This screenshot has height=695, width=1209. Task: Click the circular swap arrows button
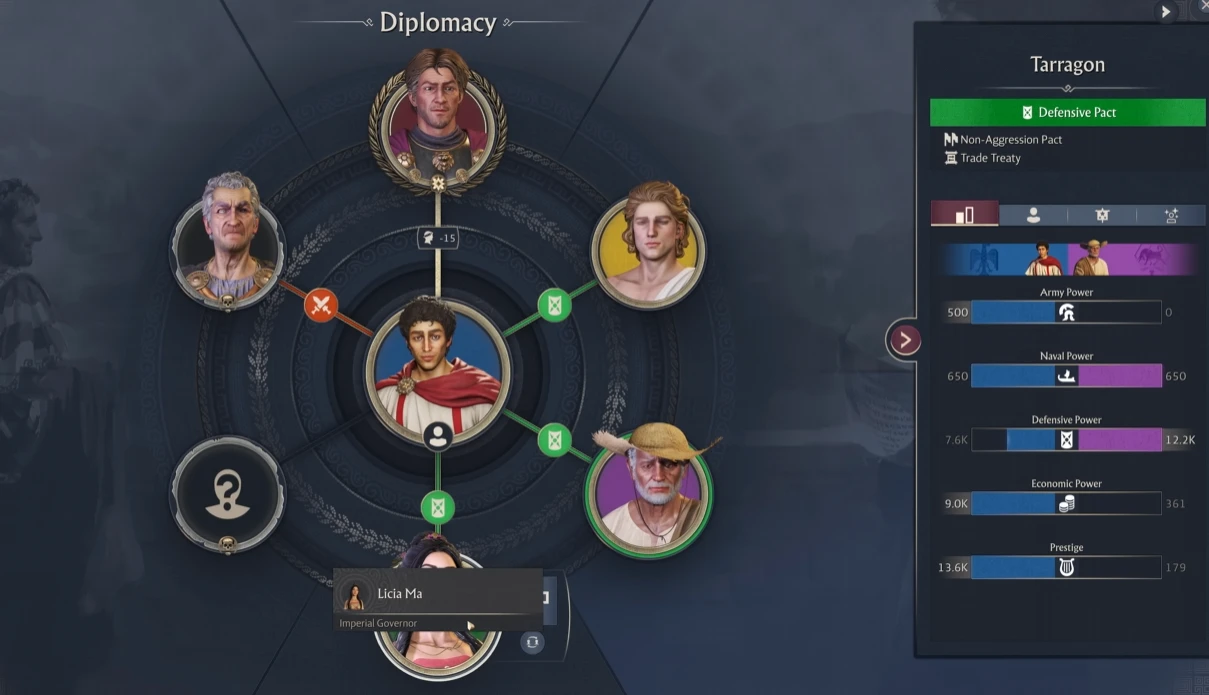point(532,642)
